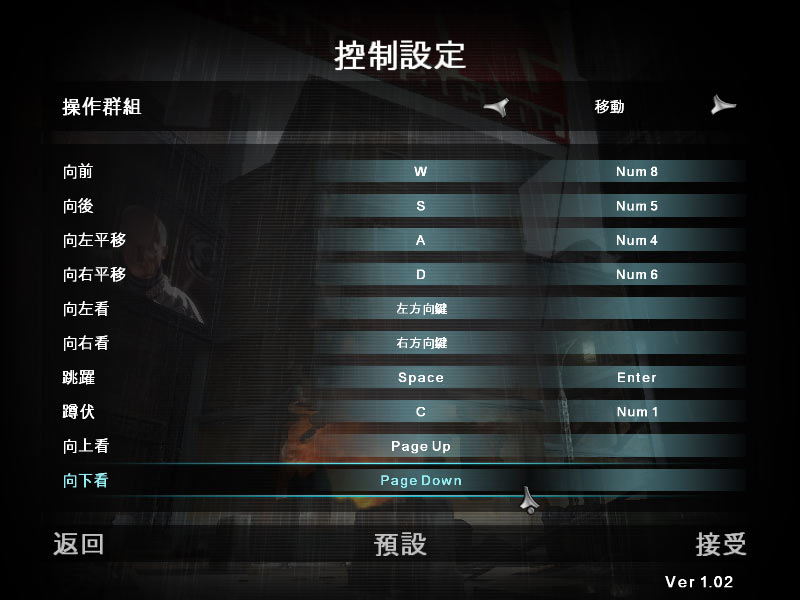
Task: Rebind the A key for 向左平移
Action: [x=421, y=240]
